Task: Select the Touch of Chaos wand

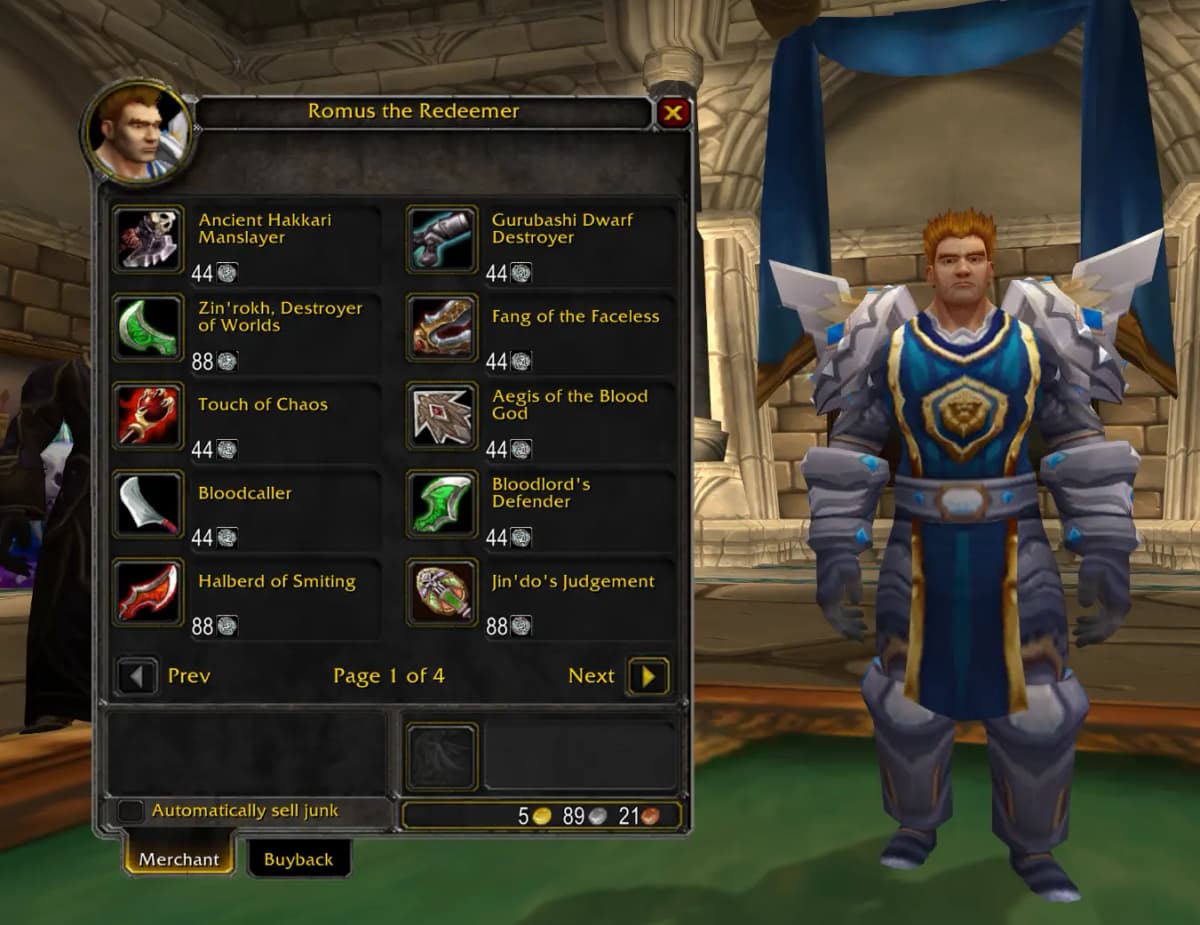Action: tap(148, 415)
